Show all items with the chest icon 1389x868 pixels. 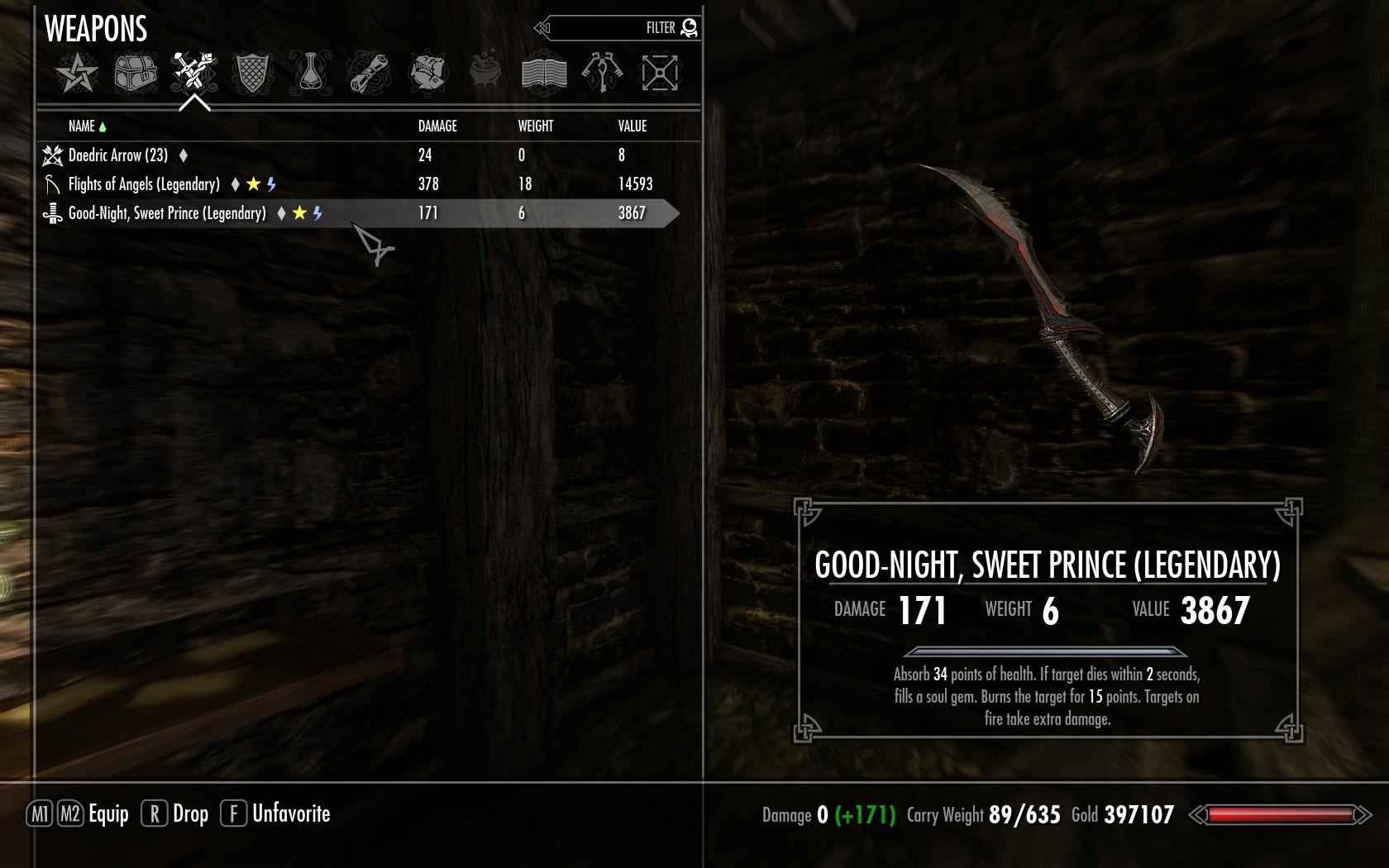(136, 73)
